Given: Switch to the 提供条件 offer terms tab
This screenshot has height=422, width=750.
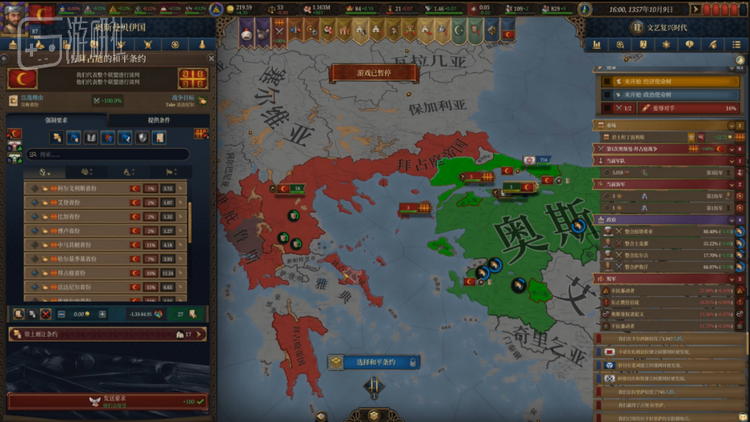Looking at the screenshot, I should (157, 120).
